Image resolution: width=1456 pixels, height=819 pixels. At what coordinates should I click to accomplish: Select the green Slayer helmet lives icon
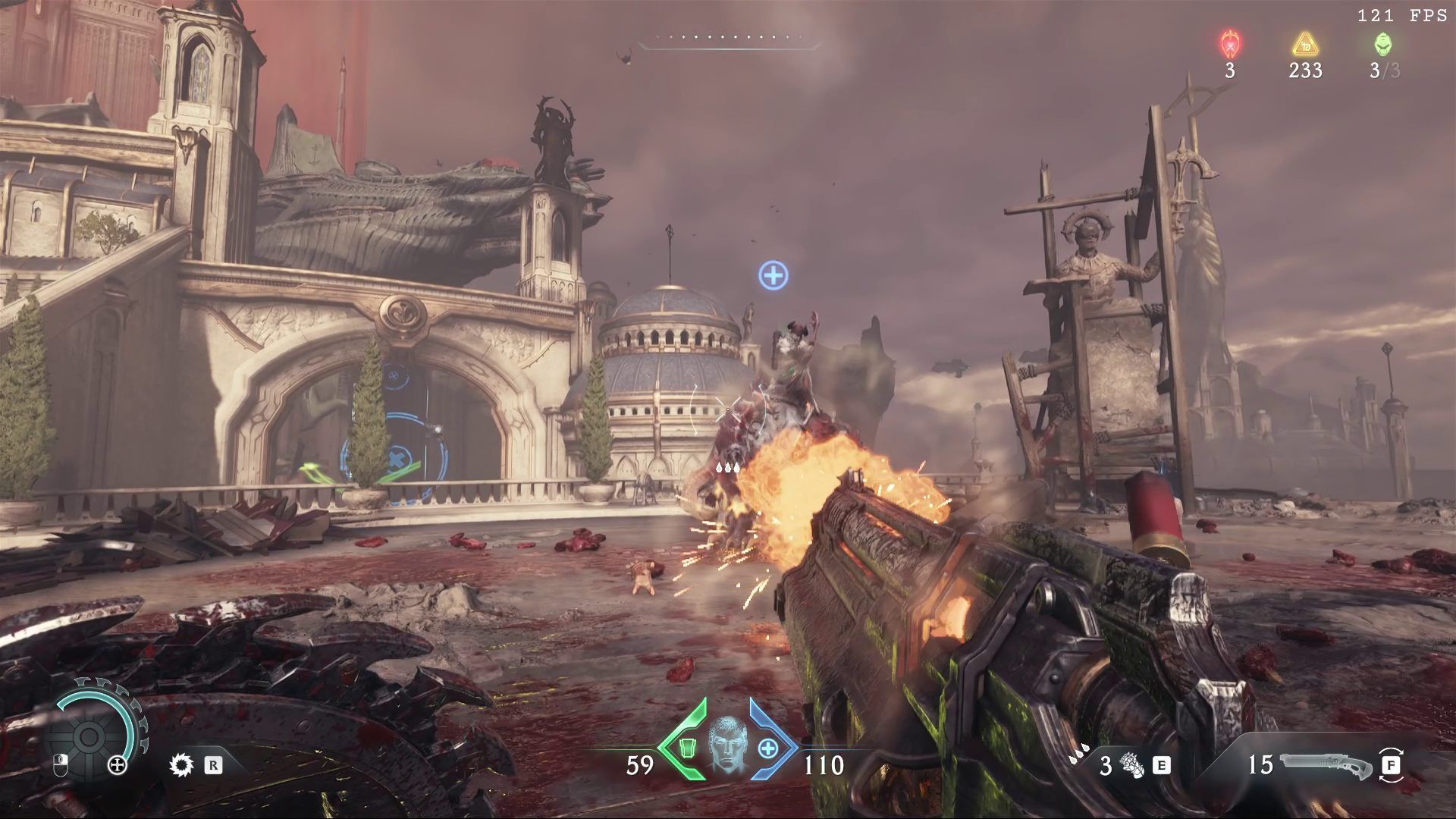(x=1383, y=45)
